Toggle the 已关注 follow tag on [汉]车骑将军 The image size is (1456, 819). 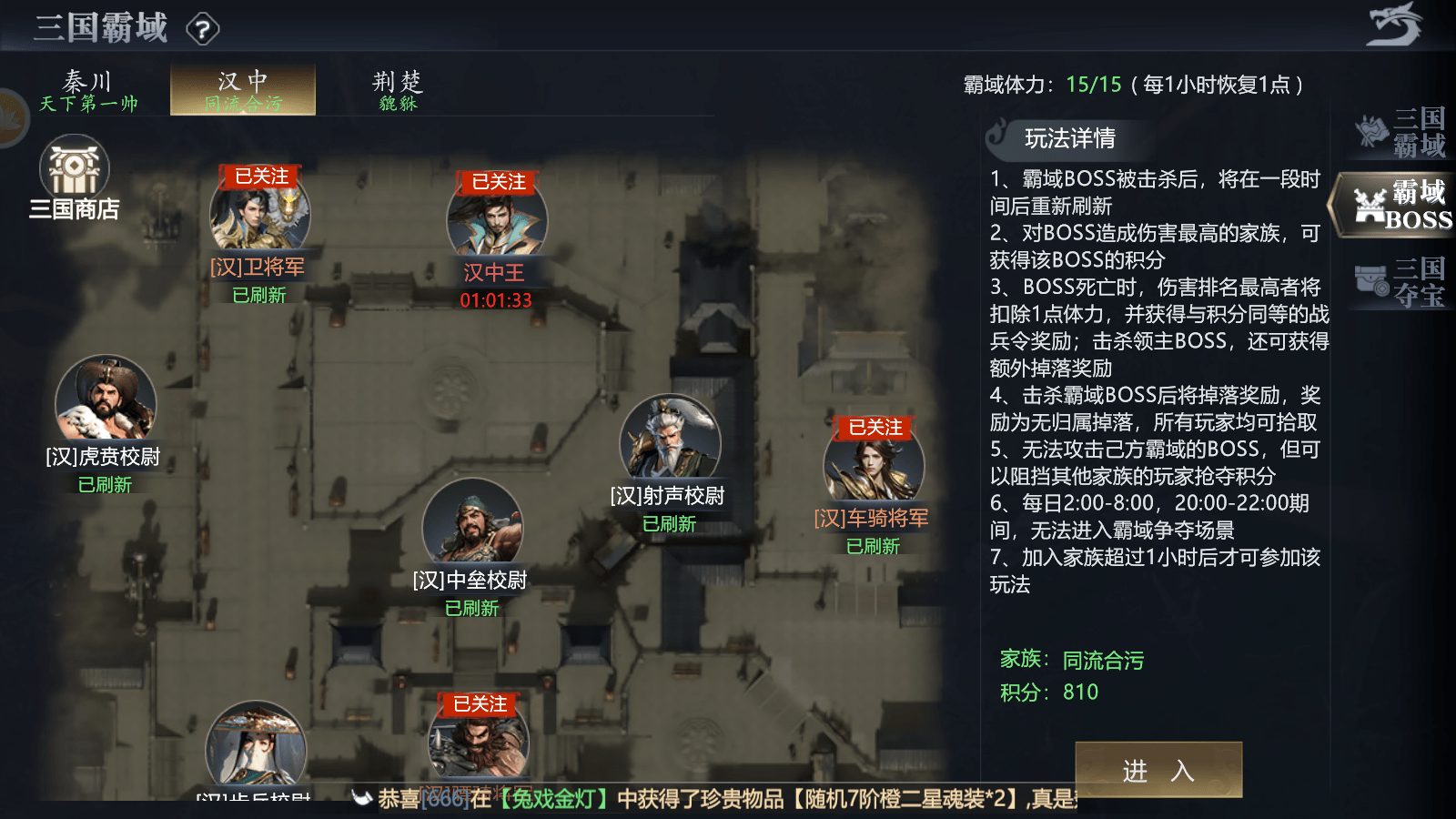click(875, 428)
